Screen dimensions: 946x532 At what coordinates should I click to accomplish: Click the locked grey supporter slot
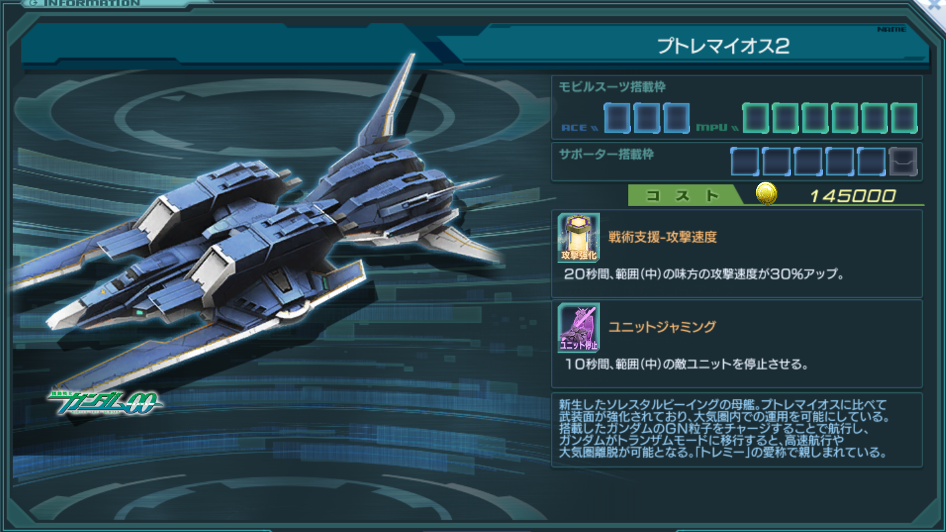click(903, 161)
